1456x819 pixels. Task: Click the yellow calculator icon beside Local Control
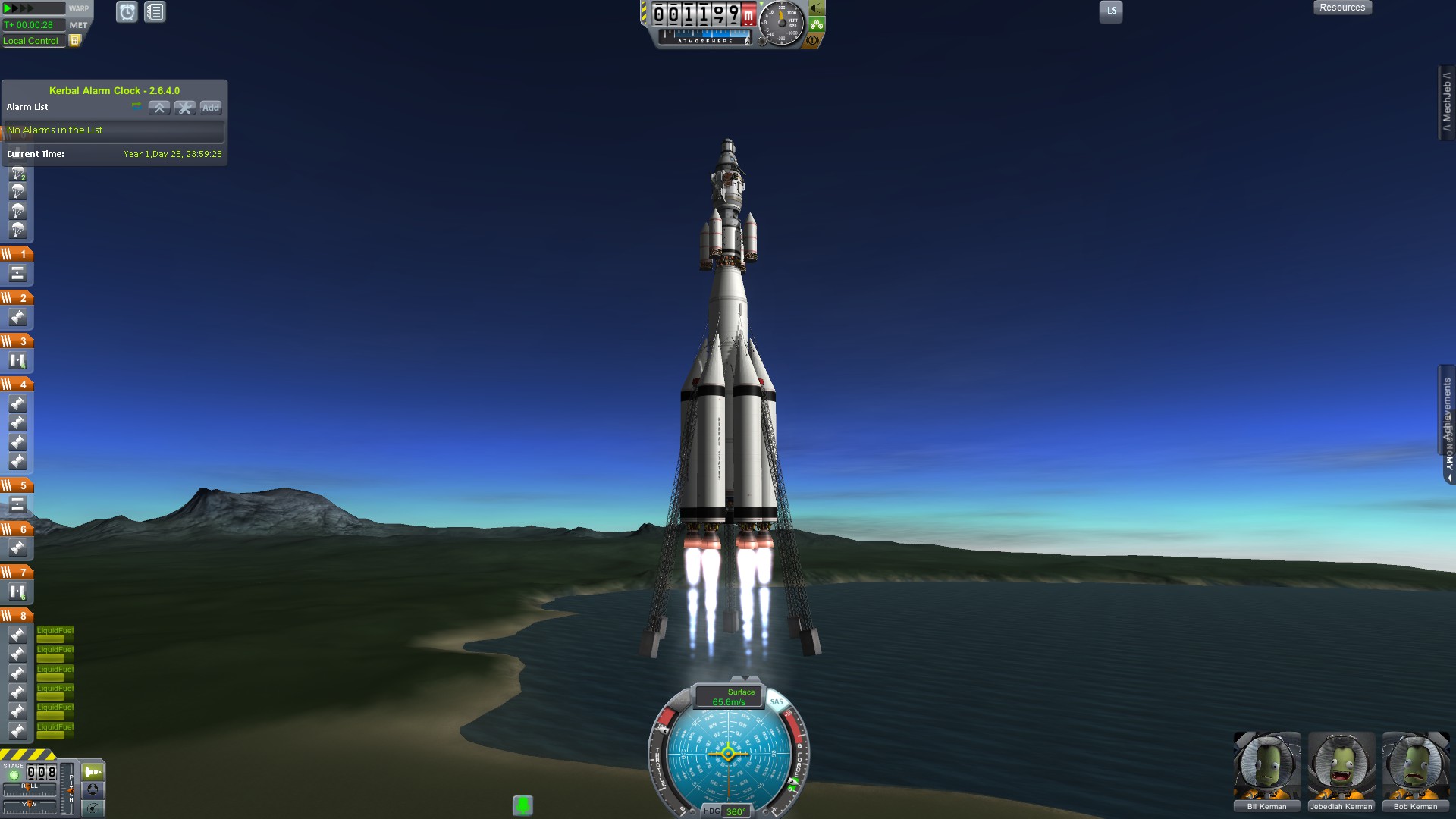tap(74, 41)
